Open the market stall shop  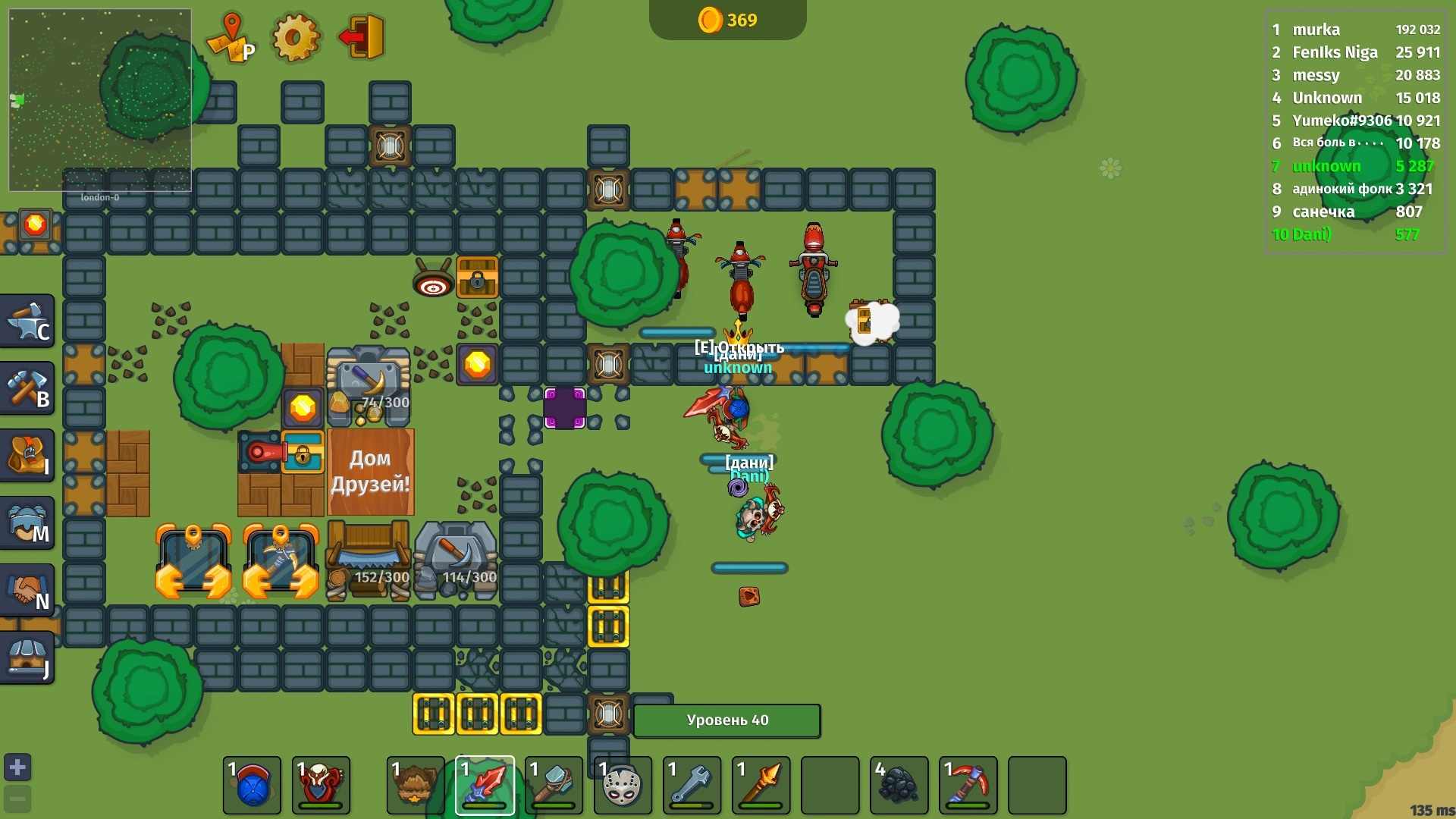[27, 657]
